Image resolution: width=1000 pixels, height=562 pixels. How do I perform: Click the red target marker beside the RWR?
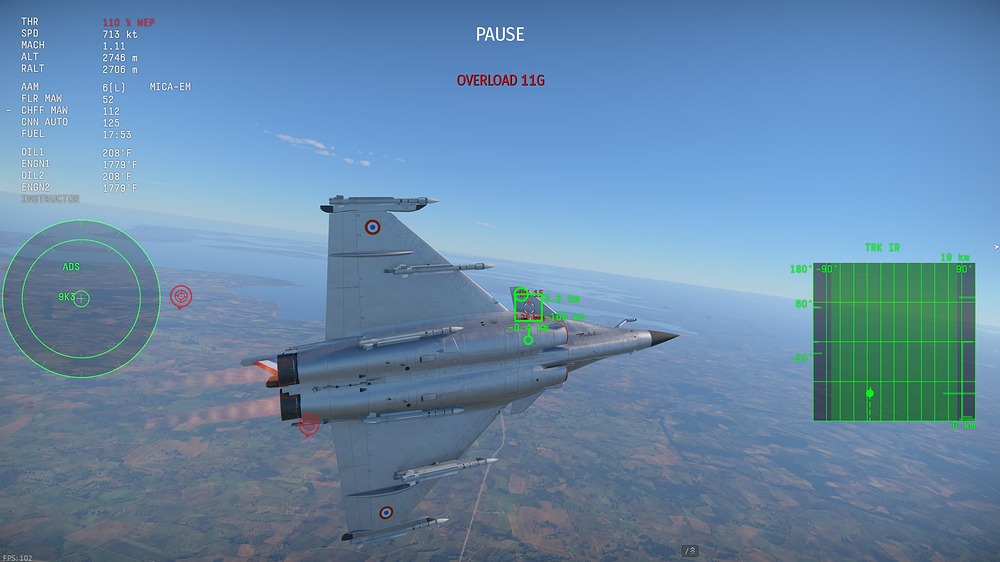tap(181, 296)
